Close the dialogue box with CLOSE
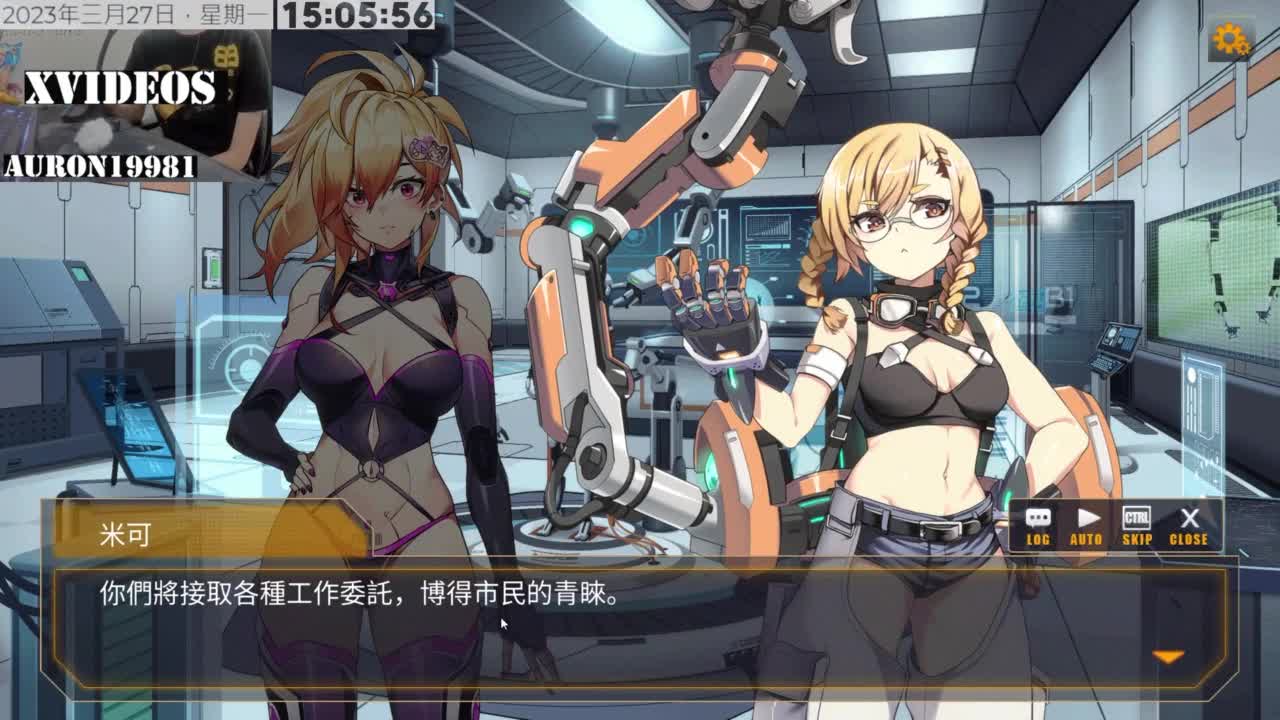The image size is (1280, 720). (1189, 526)
